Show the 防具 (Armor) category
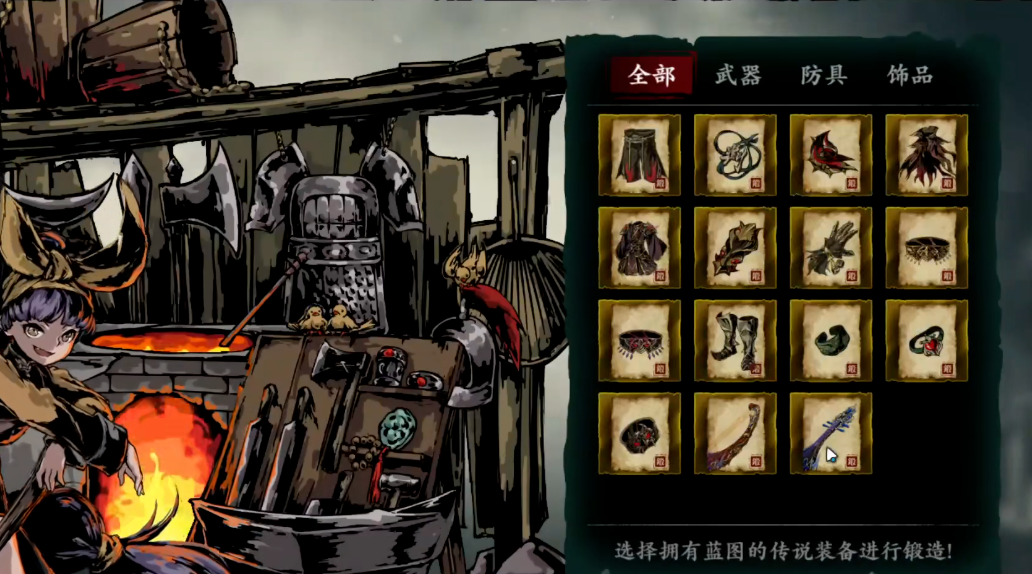 [824, 75]
